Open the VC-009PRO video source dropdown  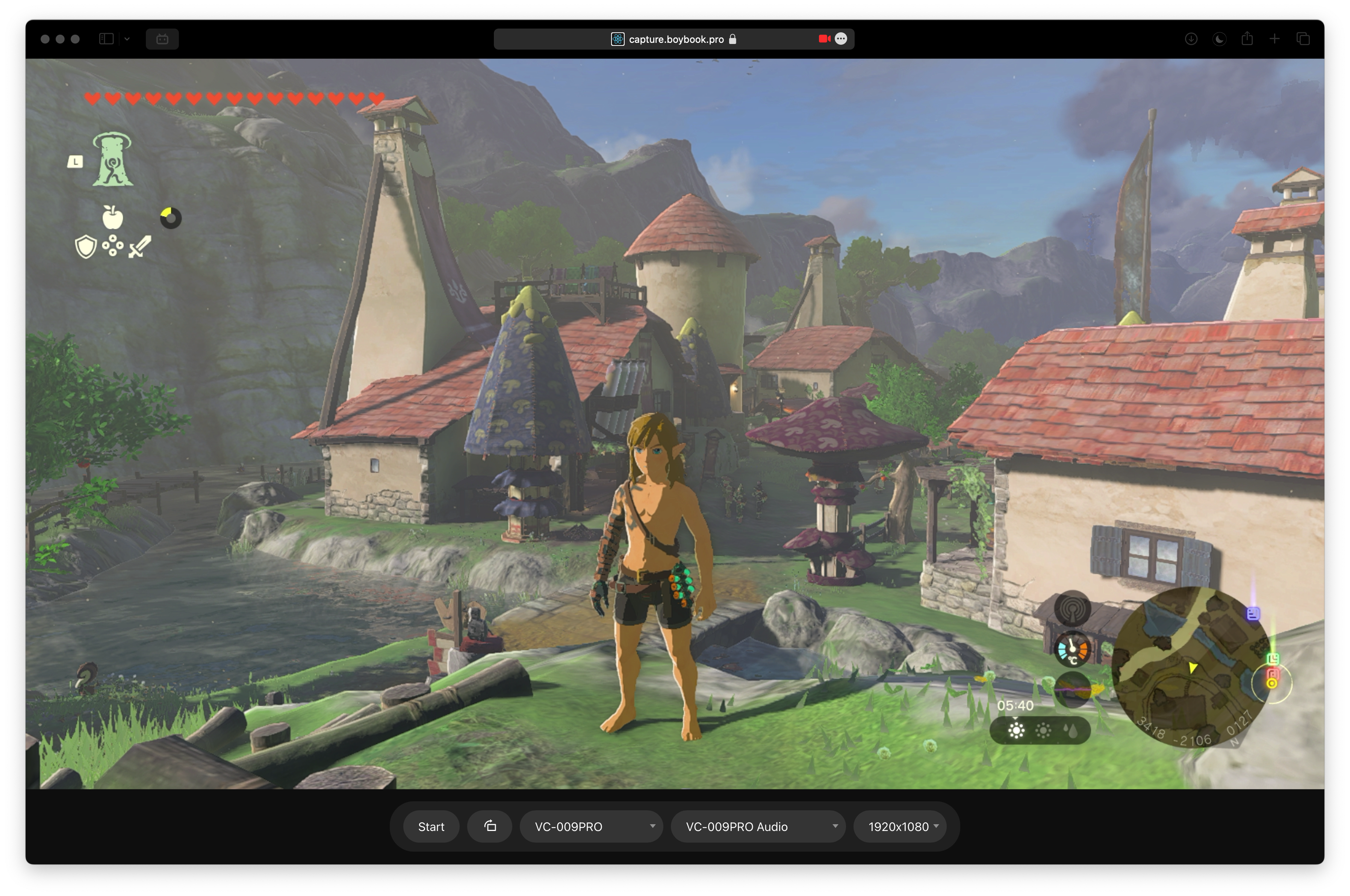pos(591,826)
